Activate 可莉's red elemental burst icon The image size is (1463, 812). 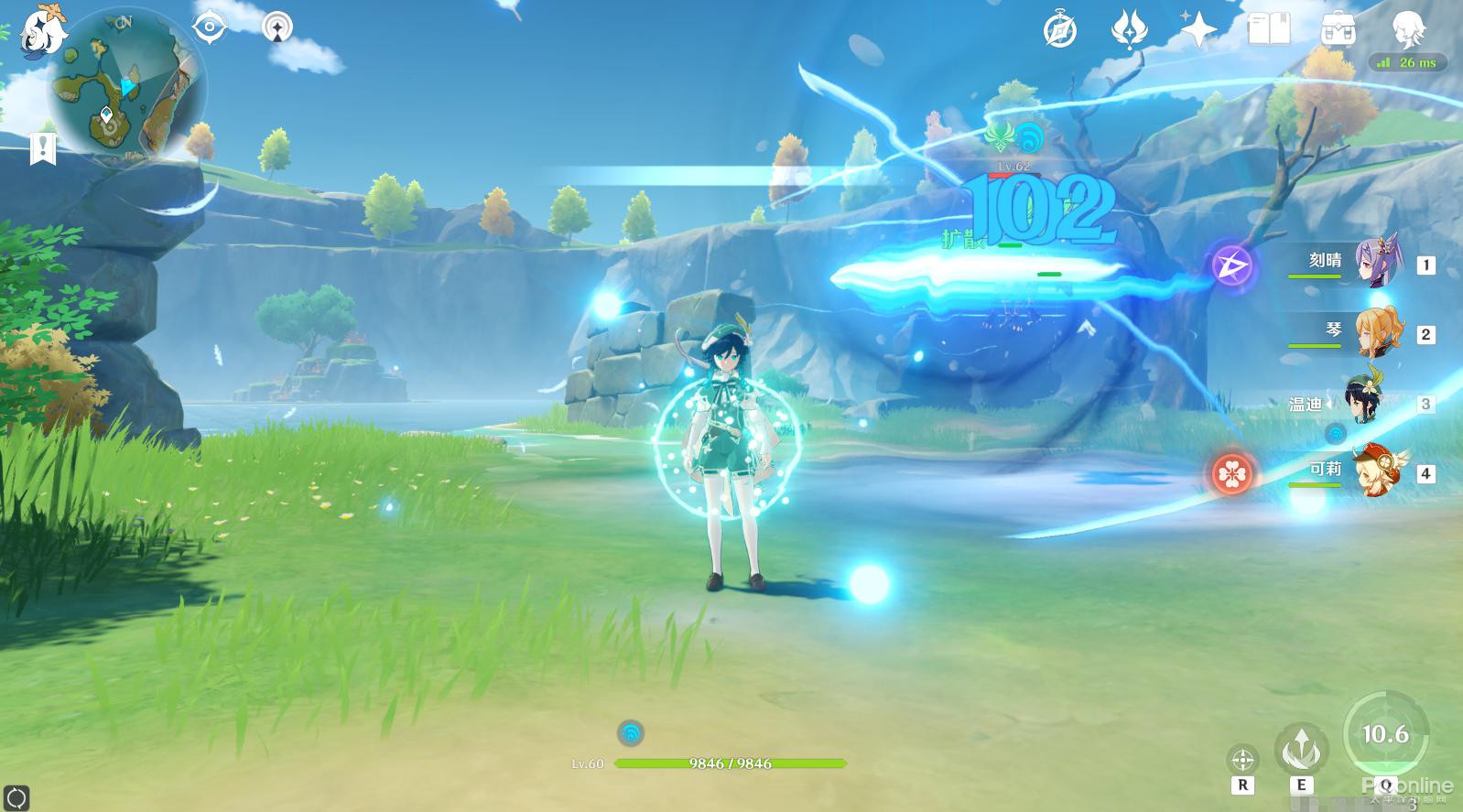[1233, 473]
